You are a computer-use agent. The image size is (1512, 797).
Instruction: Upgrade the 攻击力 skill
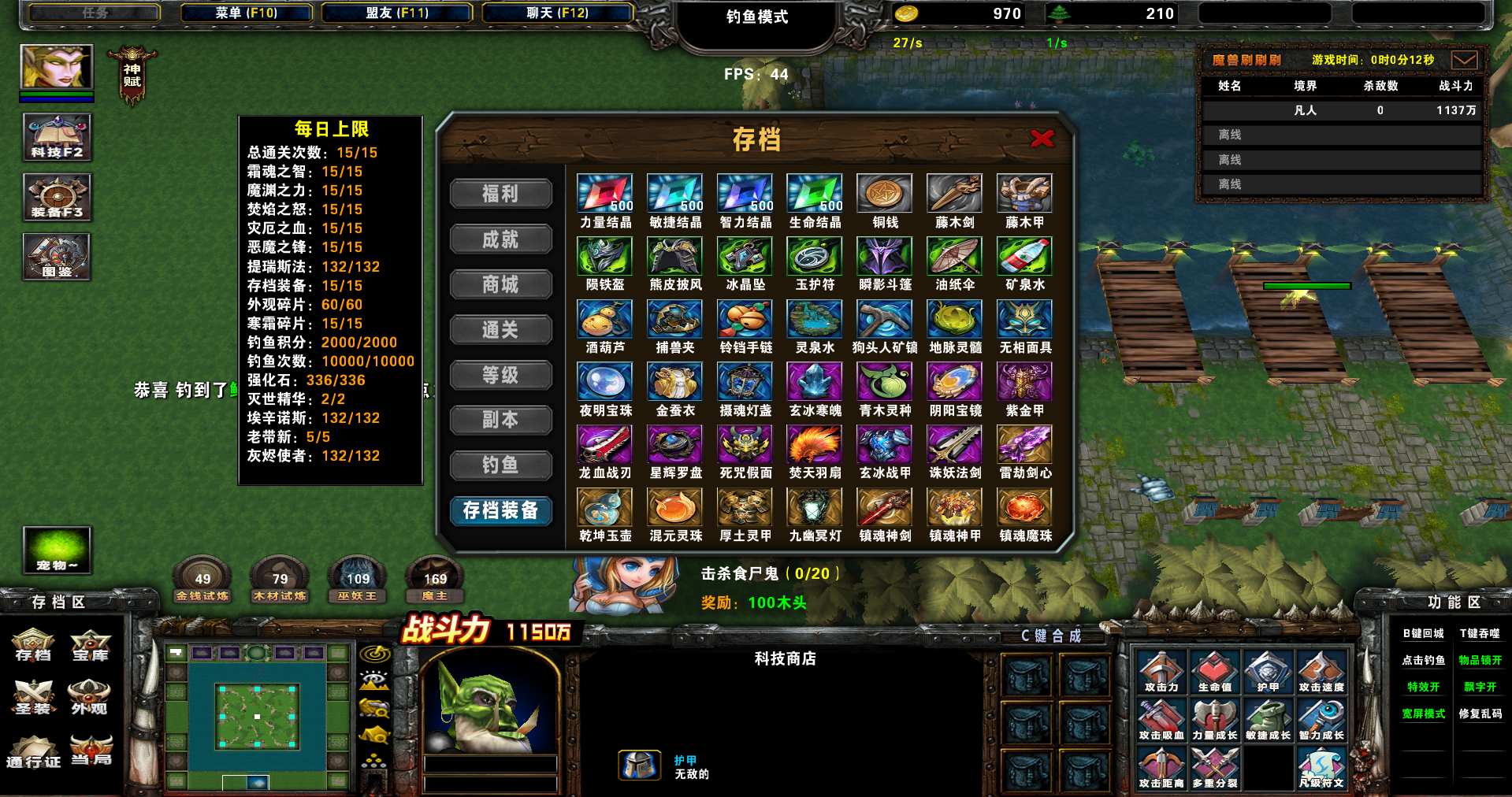click(x=1161, y=673)
